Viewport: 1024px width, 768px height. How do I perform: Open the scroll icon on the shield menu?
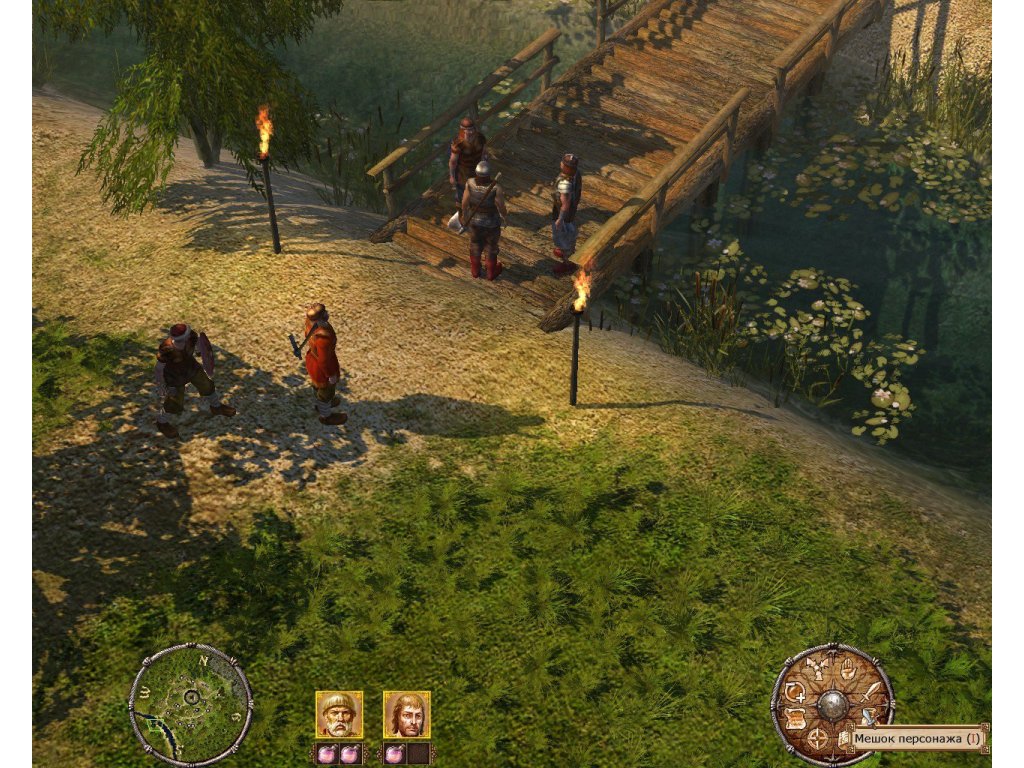(x=796, y=717)
